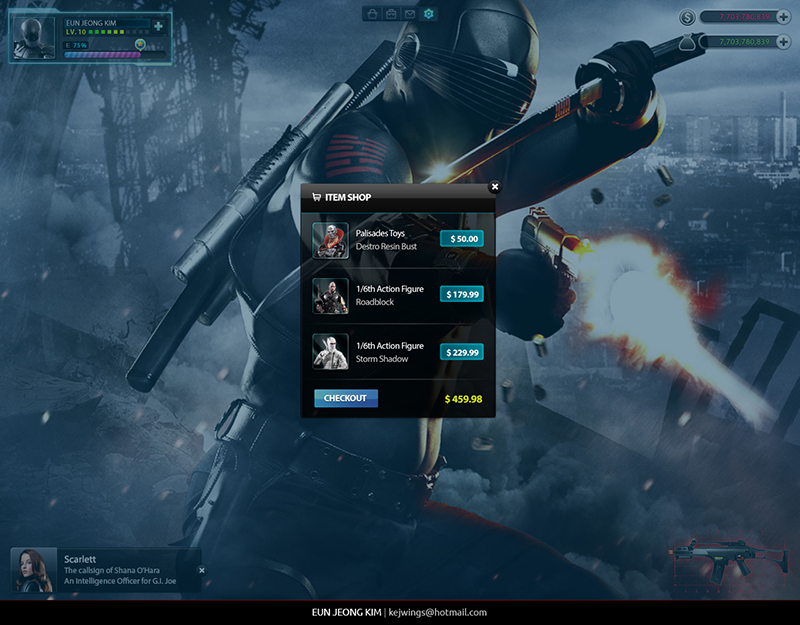Dismiss the Scarlett notification

[202, 570]
